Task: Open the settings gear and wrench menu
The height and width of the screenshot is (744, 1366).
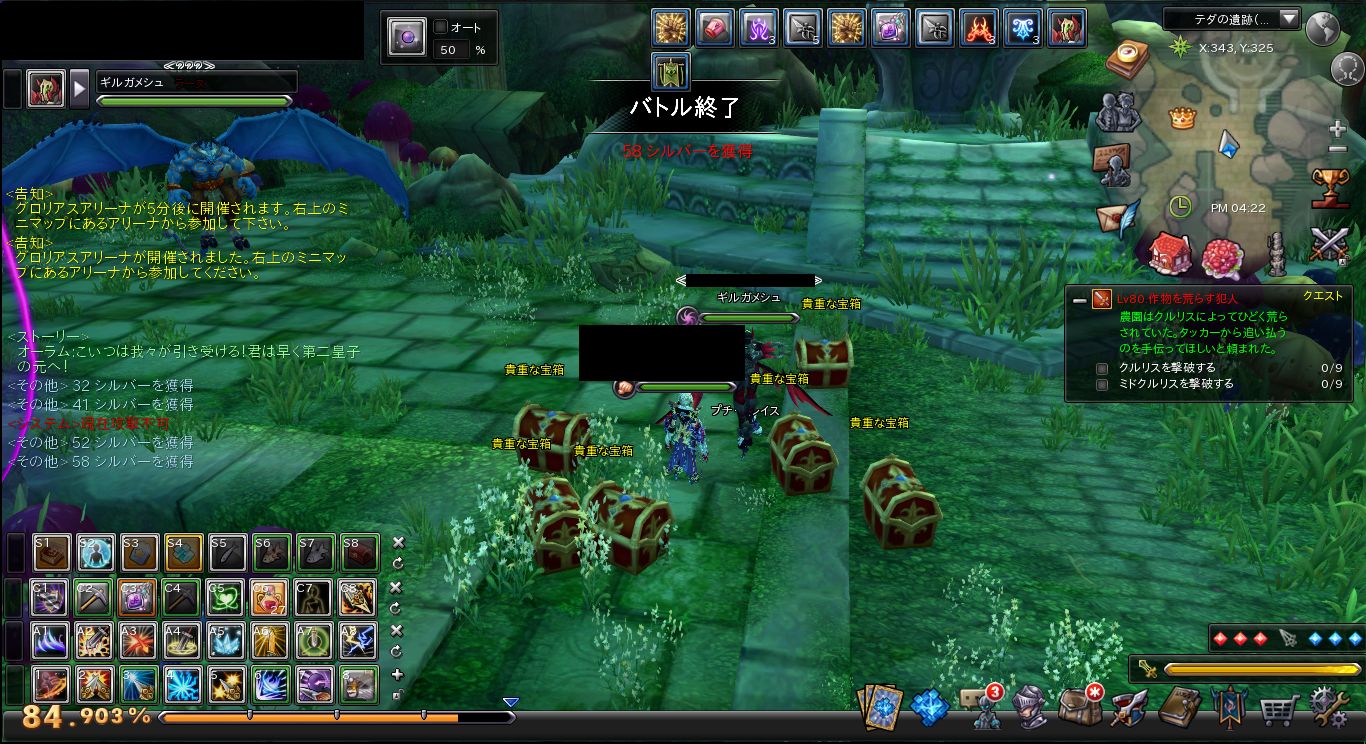Action: point(1329,707)
